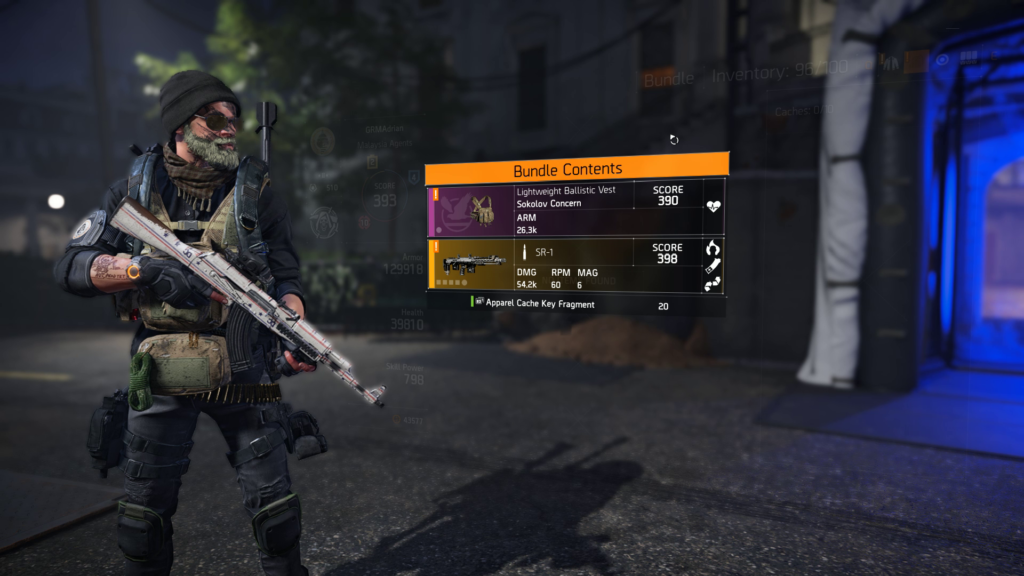
Task: Click the Apparel Cache Key Fragment row
Action: click(x=576, y=304)
